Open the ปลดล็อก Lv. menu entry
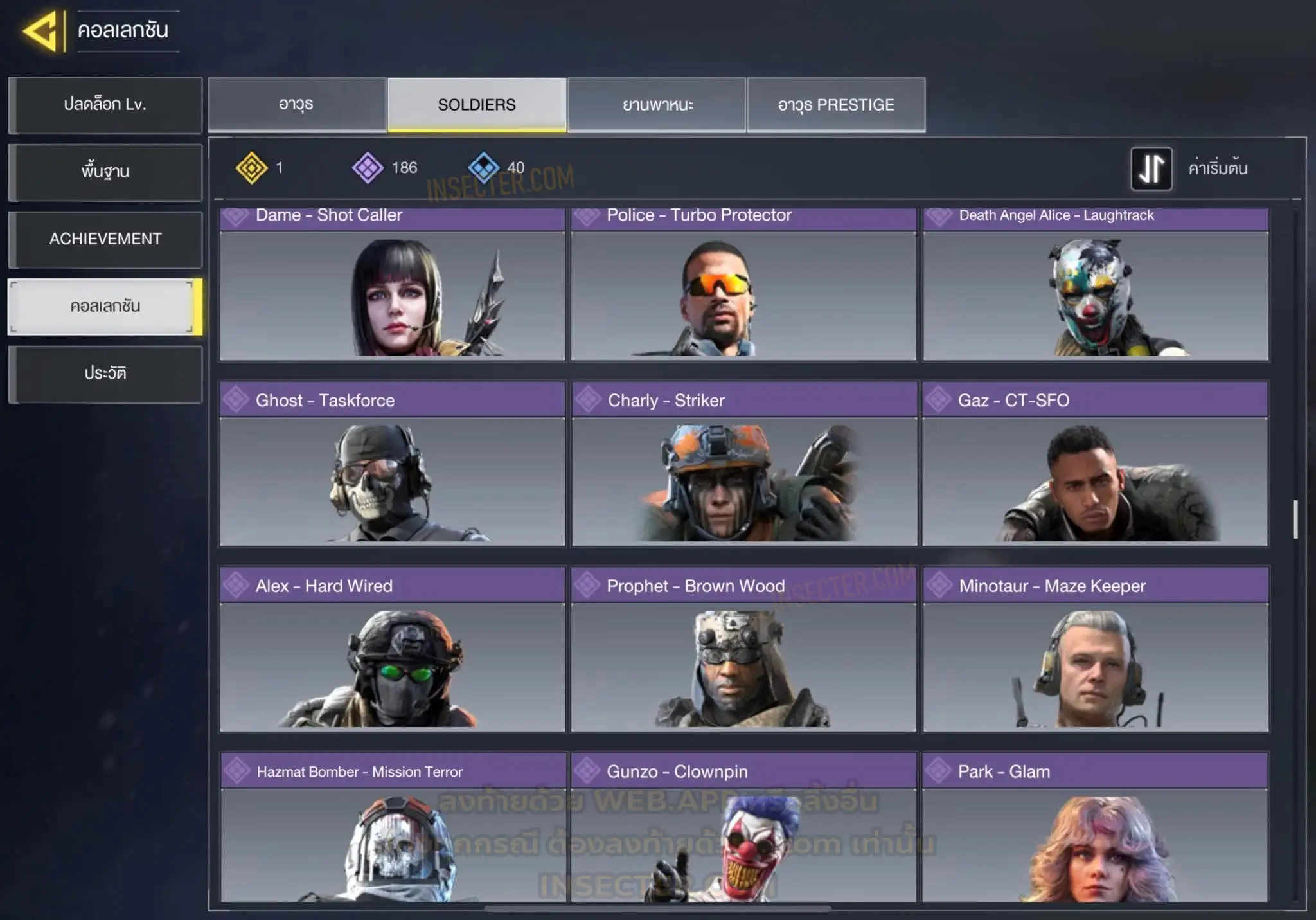The image size is (1316, 920). tap(105, 105)
